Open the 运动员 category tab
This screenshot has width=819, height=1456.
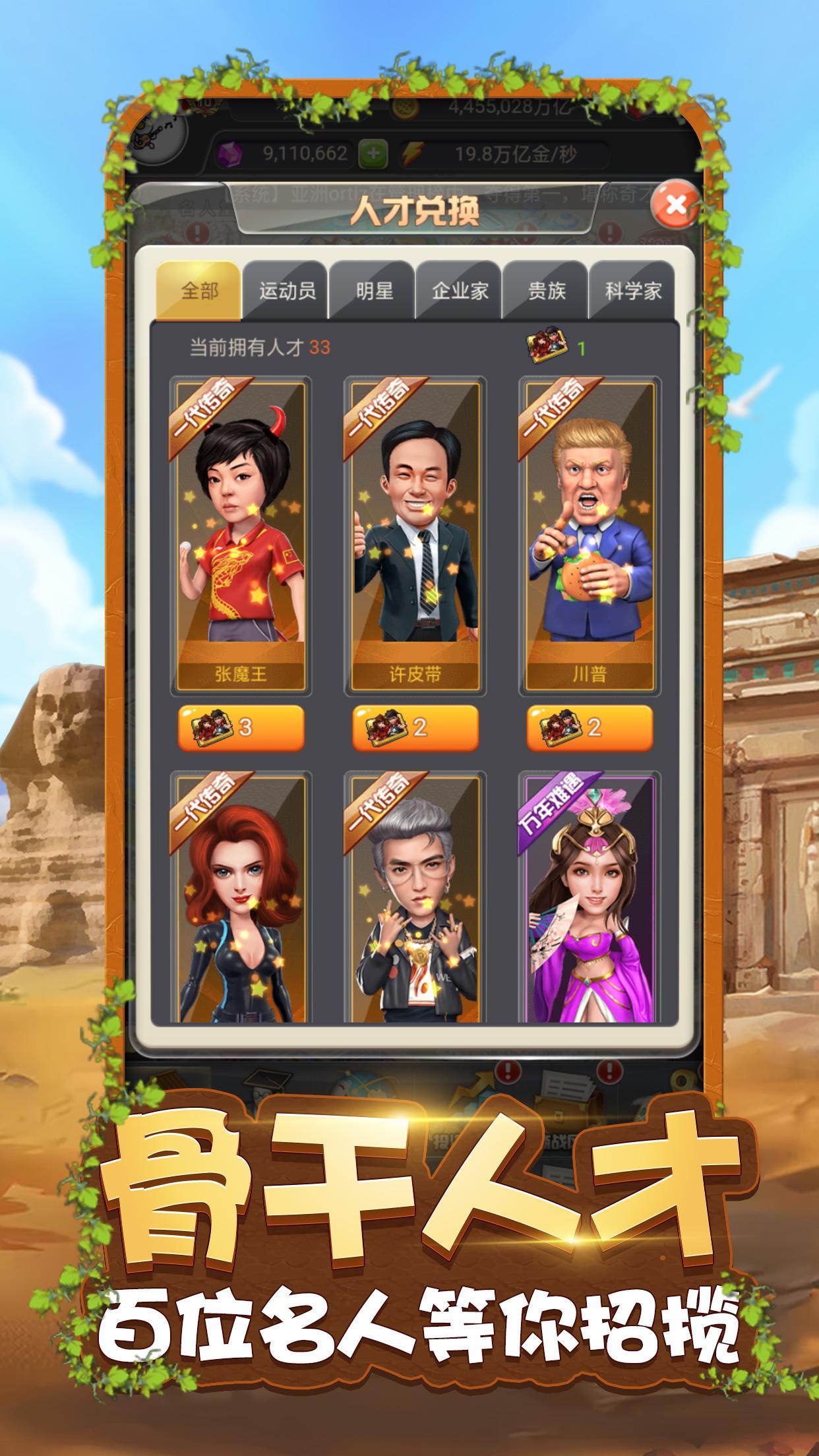287,291
